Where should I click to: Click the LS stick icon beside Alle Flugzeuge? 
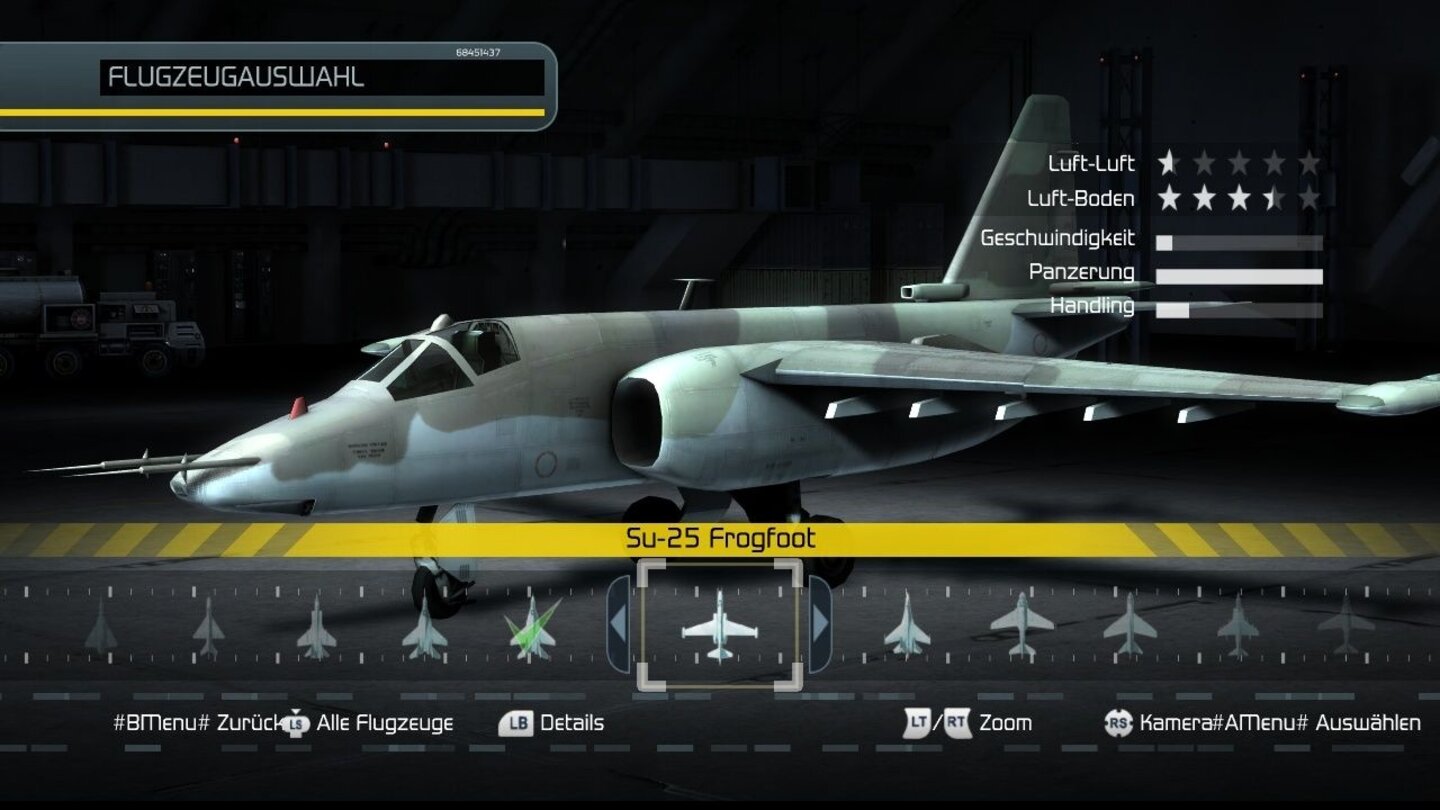pos(295,721)
